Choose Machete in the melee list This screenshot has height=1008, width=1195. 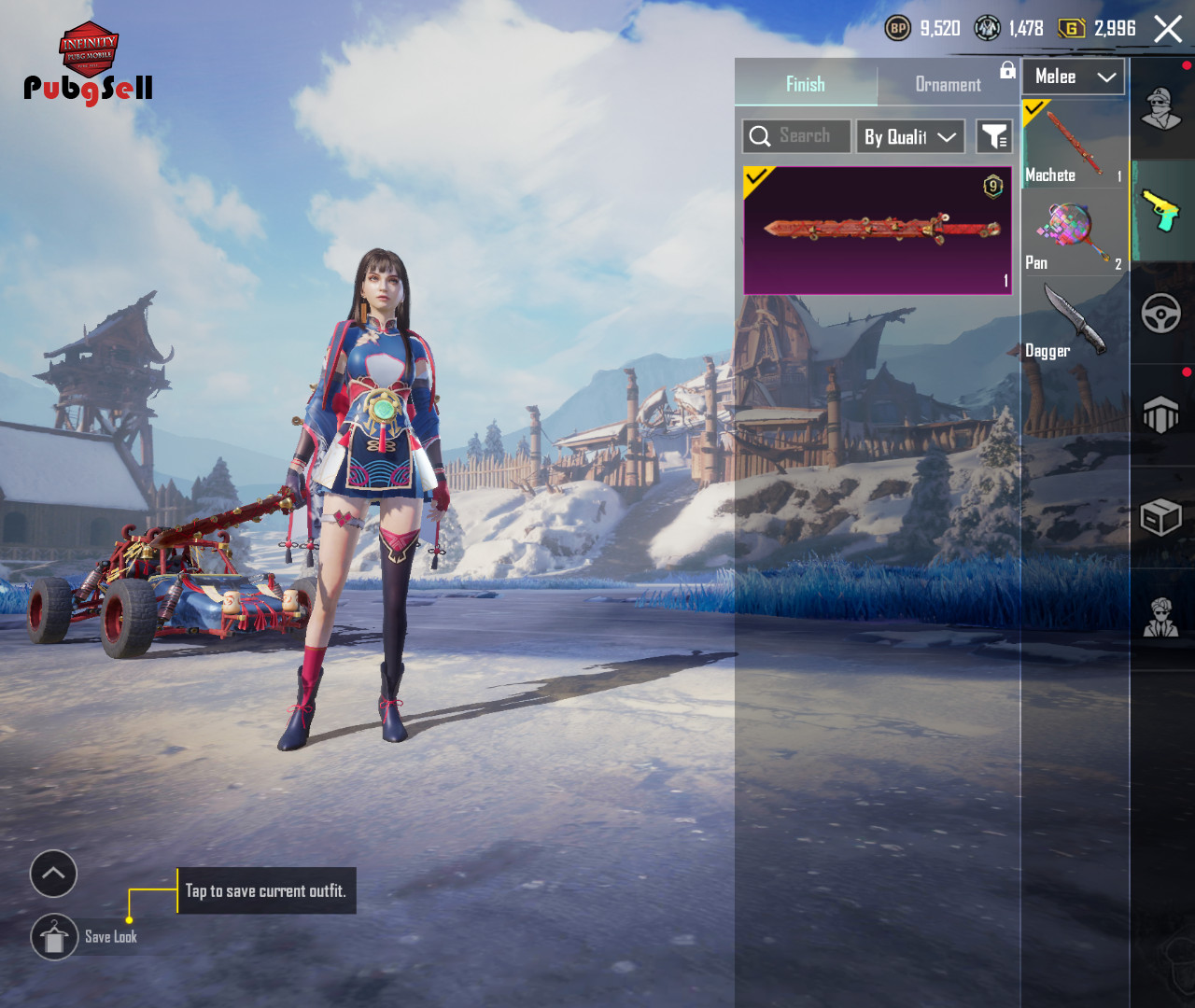point(1074,145)
